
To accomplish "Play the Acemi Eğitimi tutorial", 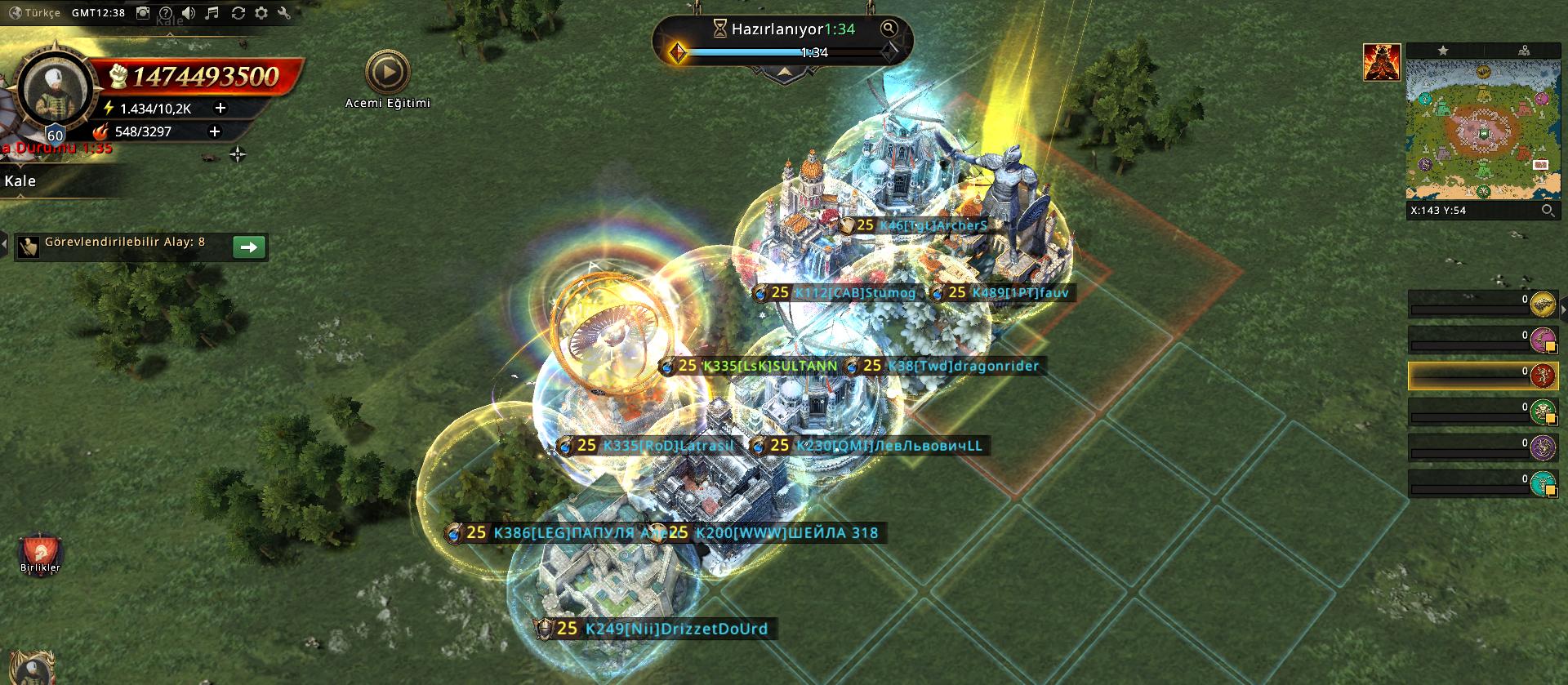I will click(387, 73).
